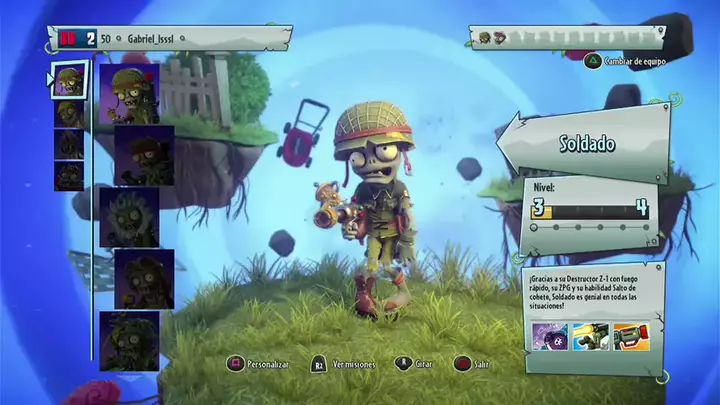View the purple stink cloud ability icon

551,338
